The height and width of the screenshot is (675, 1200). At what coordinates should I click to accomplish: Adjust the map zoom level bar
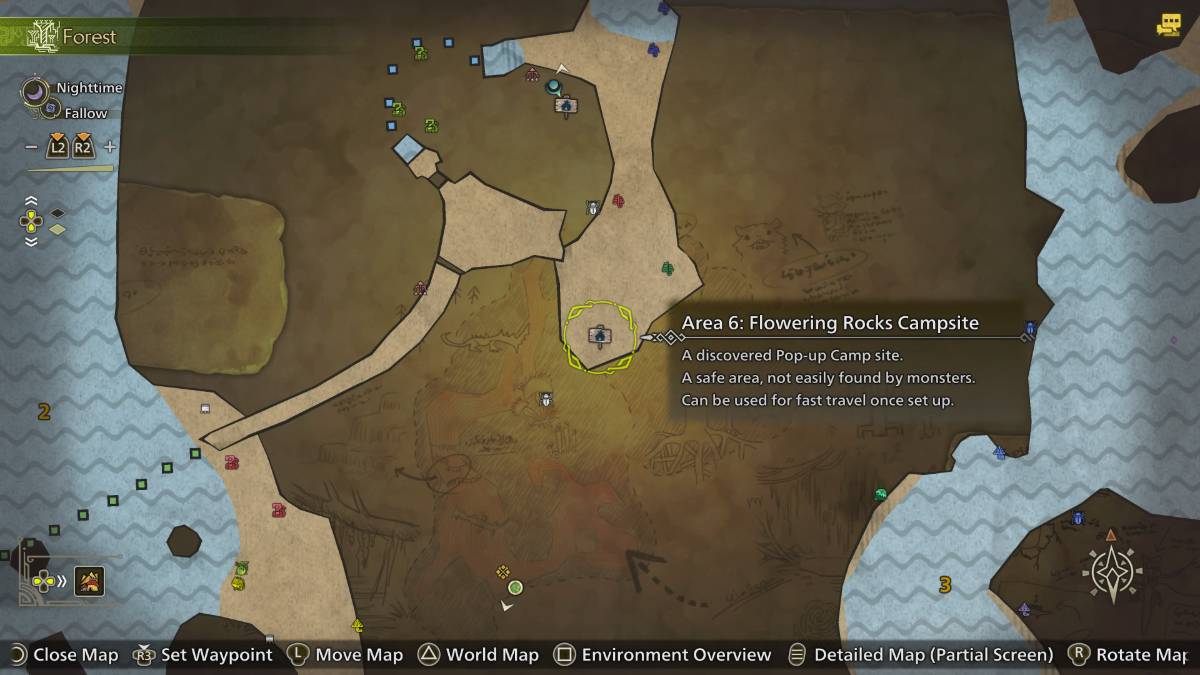(70, 169)
